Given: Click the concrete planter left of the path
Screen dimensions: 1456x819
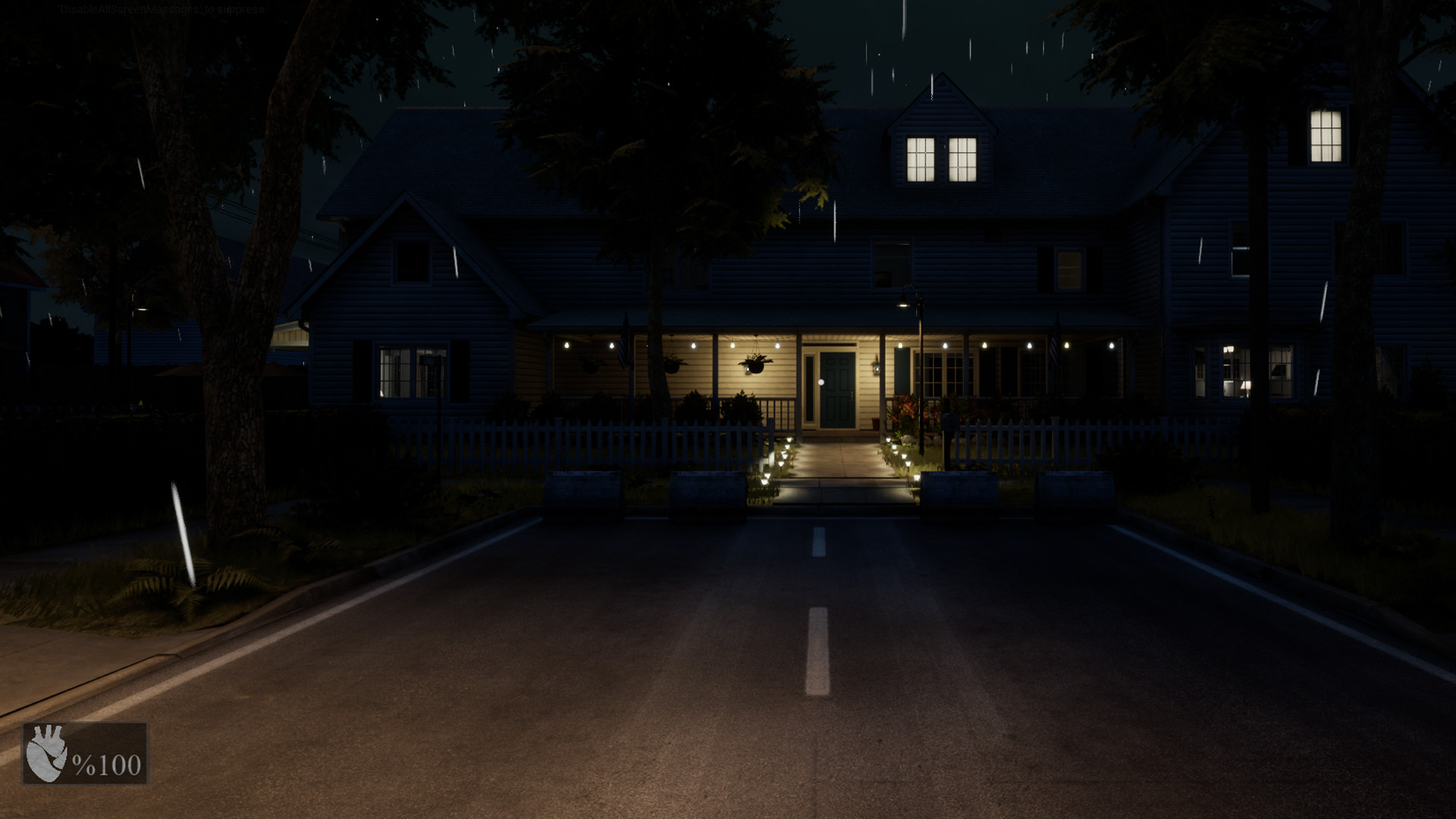Looking at the screenshot, I should [x=709, y=489].
